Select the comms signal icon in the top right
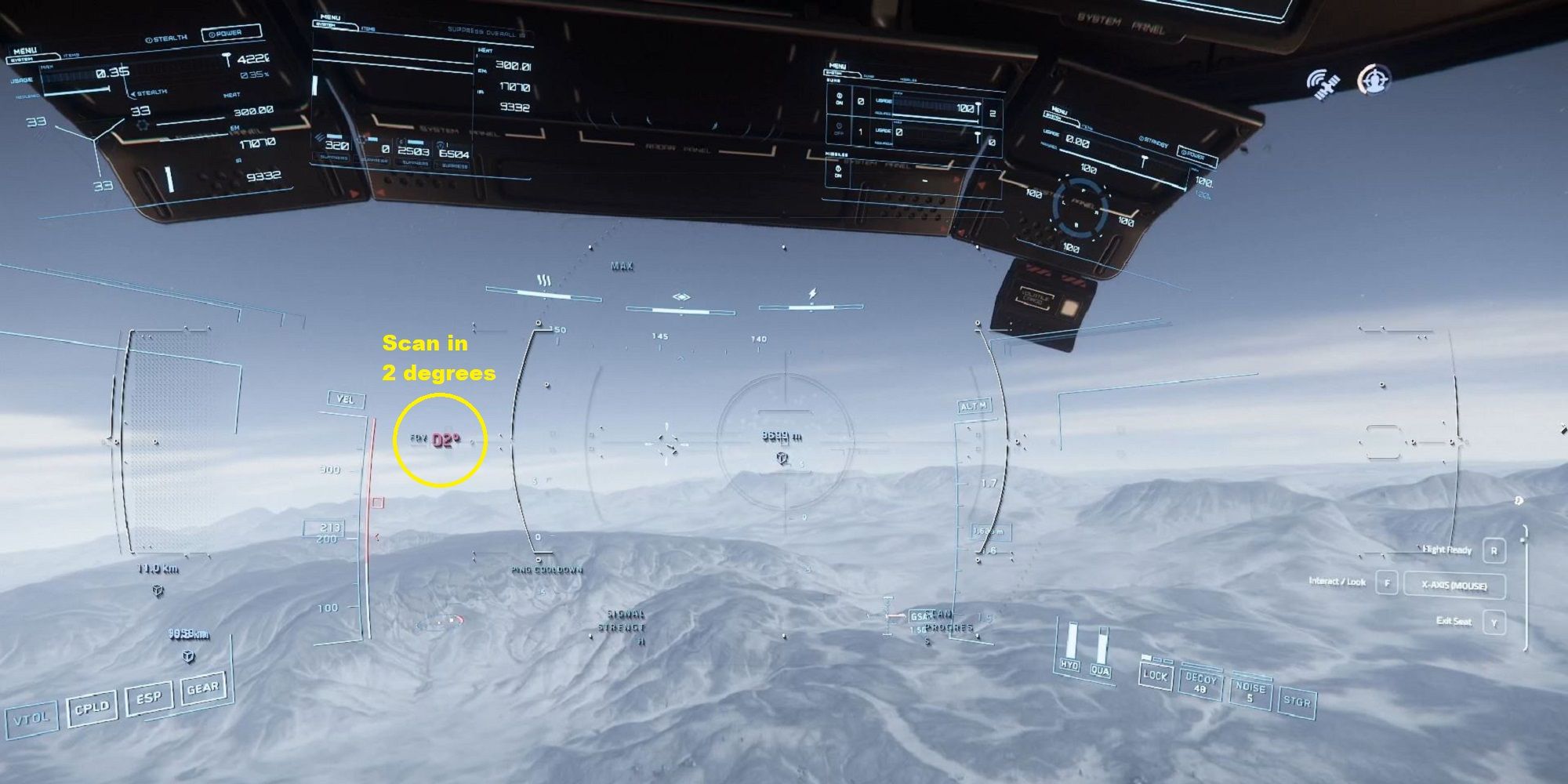Screen dimensions: 1568x784 point(1323,81)
